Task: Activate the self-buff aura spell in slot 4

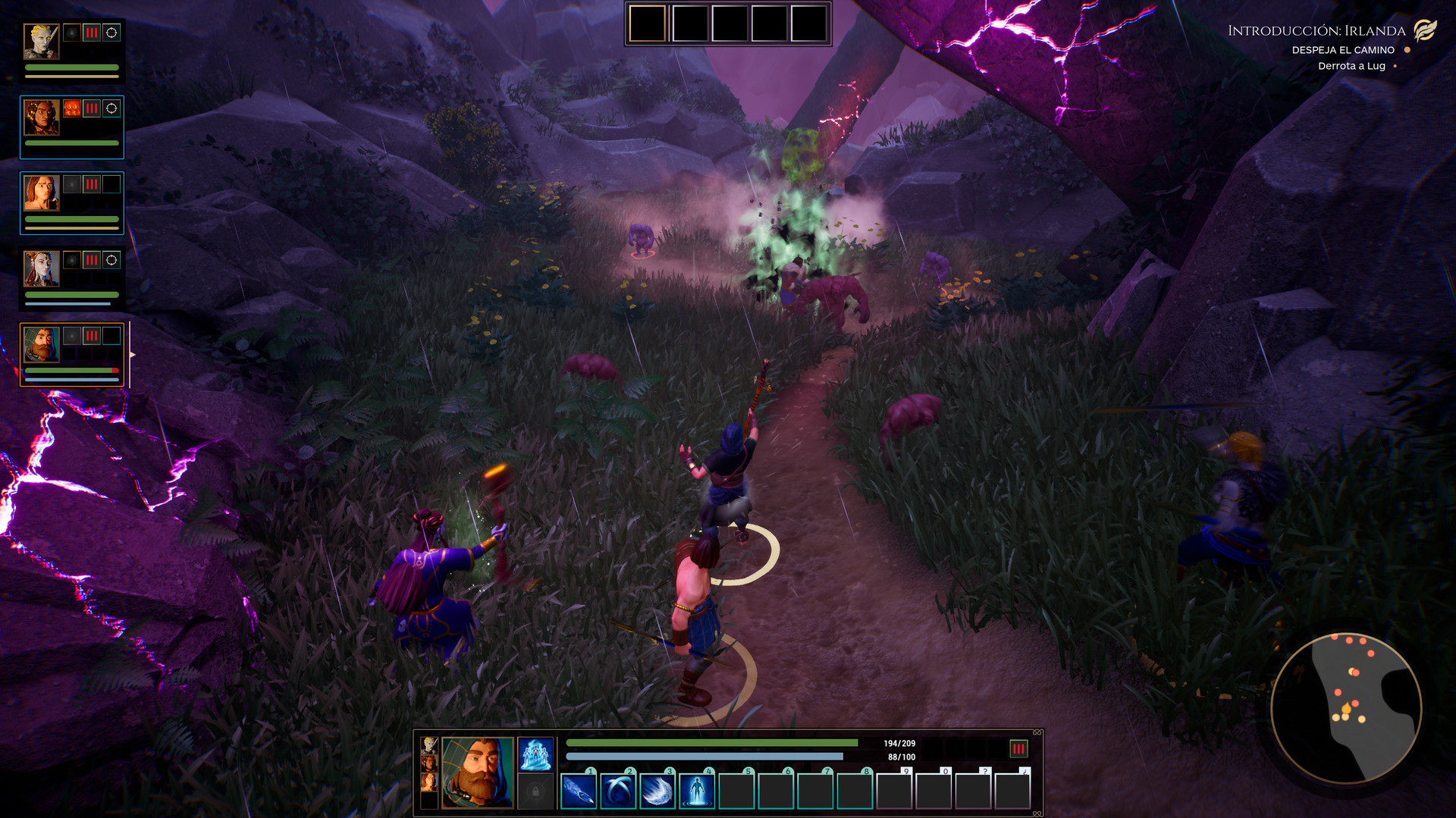Action: coord(696,791)
